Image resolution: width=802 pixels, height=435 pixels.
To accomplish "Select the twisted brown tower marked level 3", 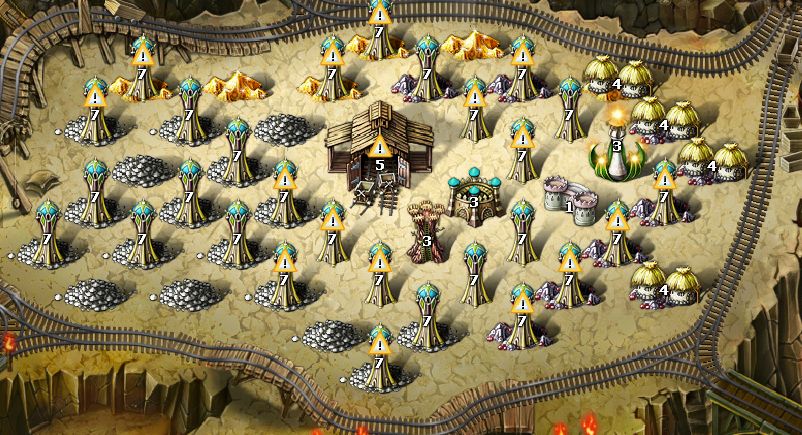I will [427, 227].
